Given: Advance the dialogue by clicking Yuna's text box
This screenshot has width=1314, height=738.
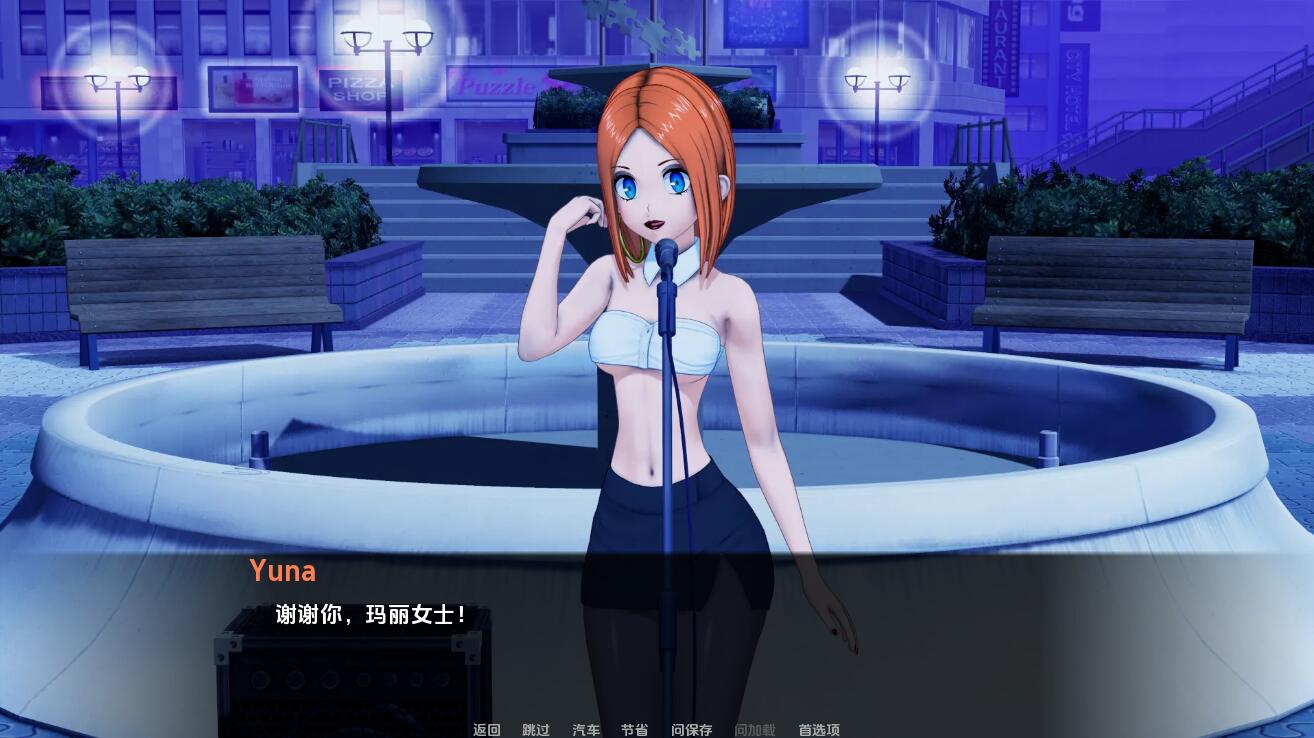Looking at the screenshot, I should 656,630.
